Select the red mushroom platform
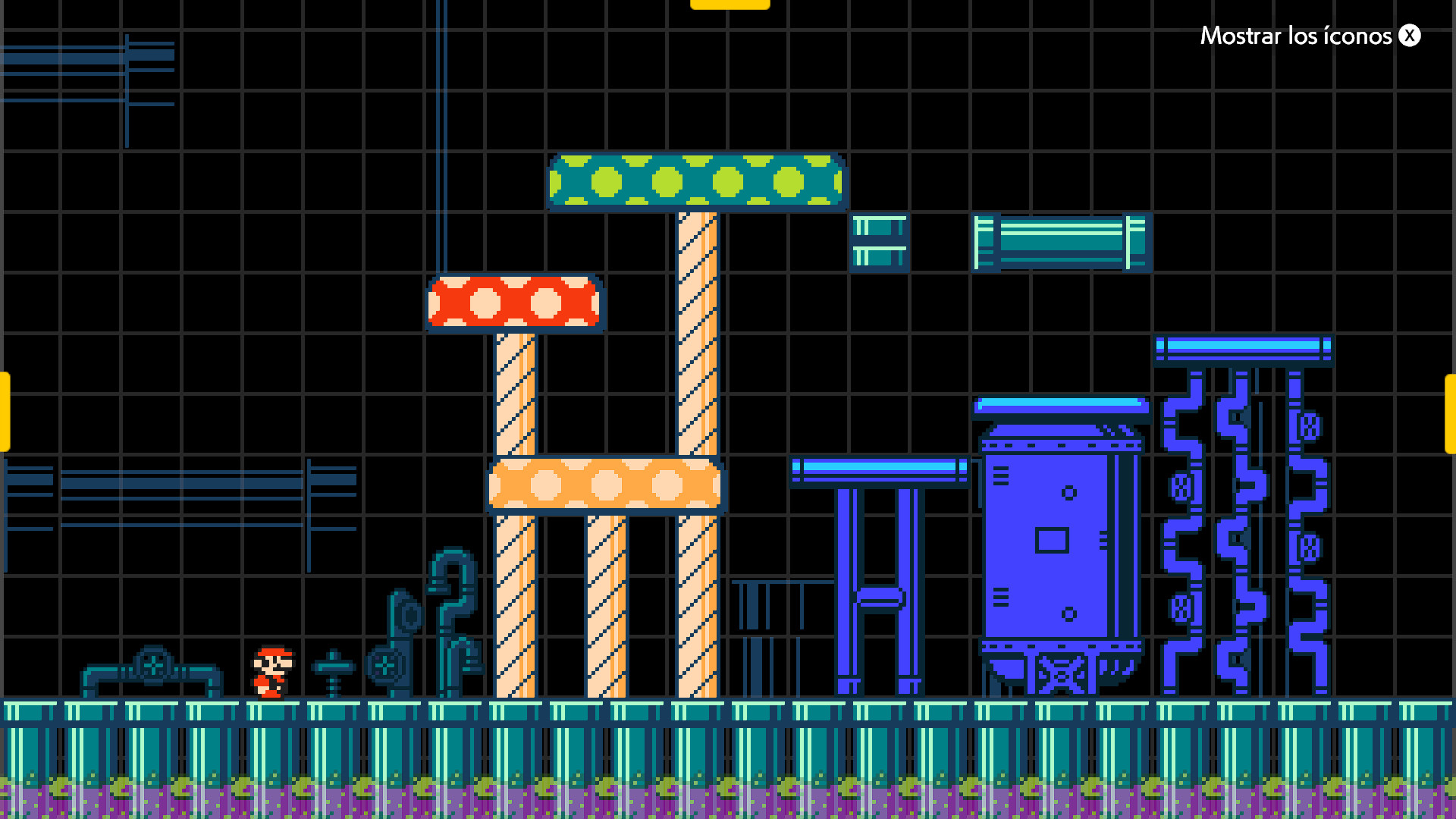The image size is (1456, 819). 514,303
